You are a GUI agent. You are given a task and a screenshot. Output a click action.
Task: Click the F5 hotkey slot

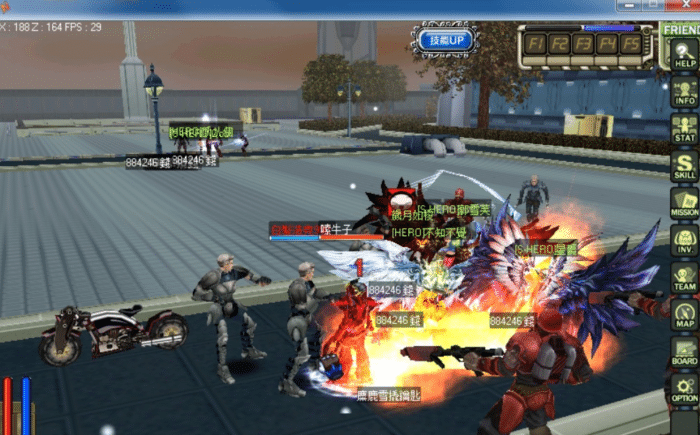tap(629, 44)
